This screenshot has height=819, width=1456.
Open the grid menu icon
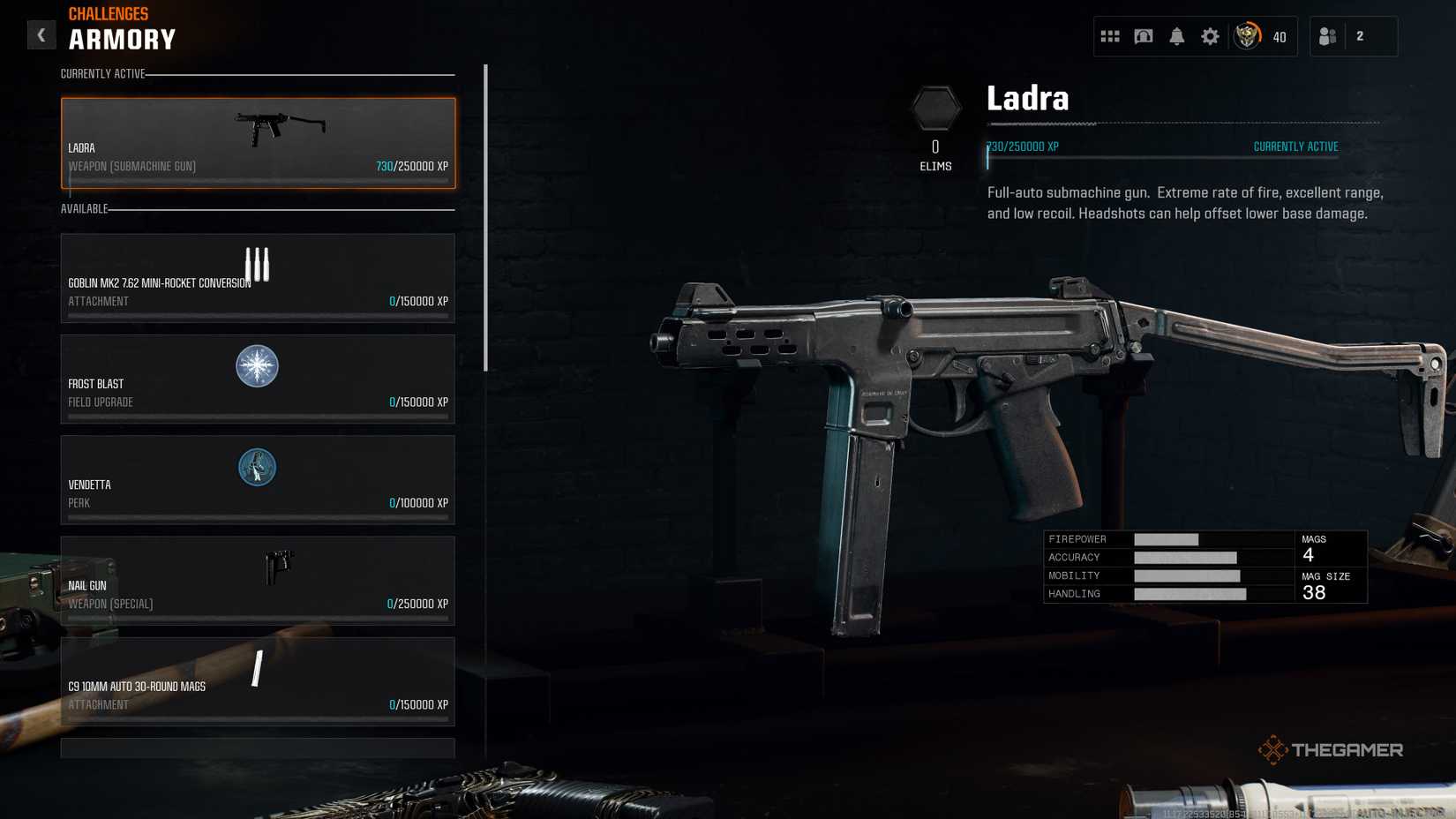click(x=1110, y=36)
